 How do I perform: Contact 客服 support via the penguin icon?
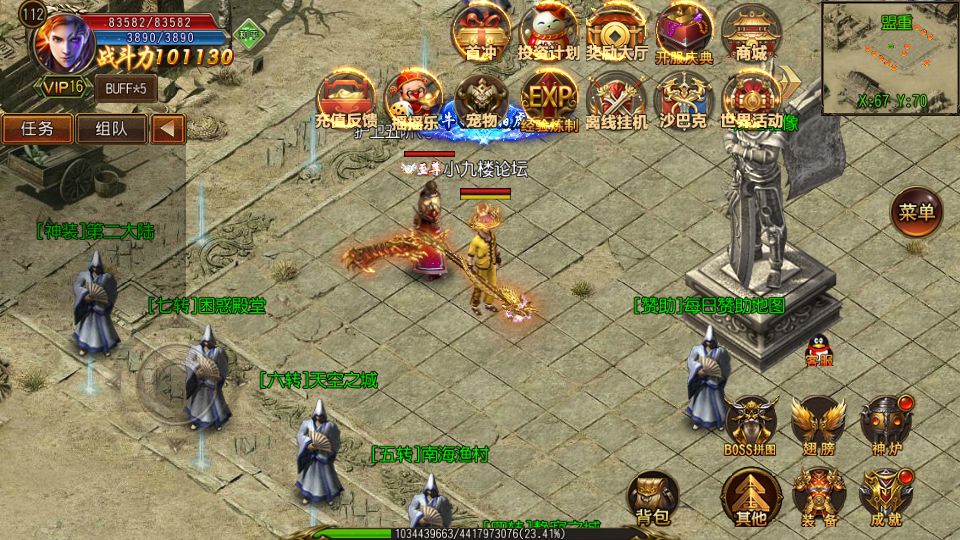[819, 348]
